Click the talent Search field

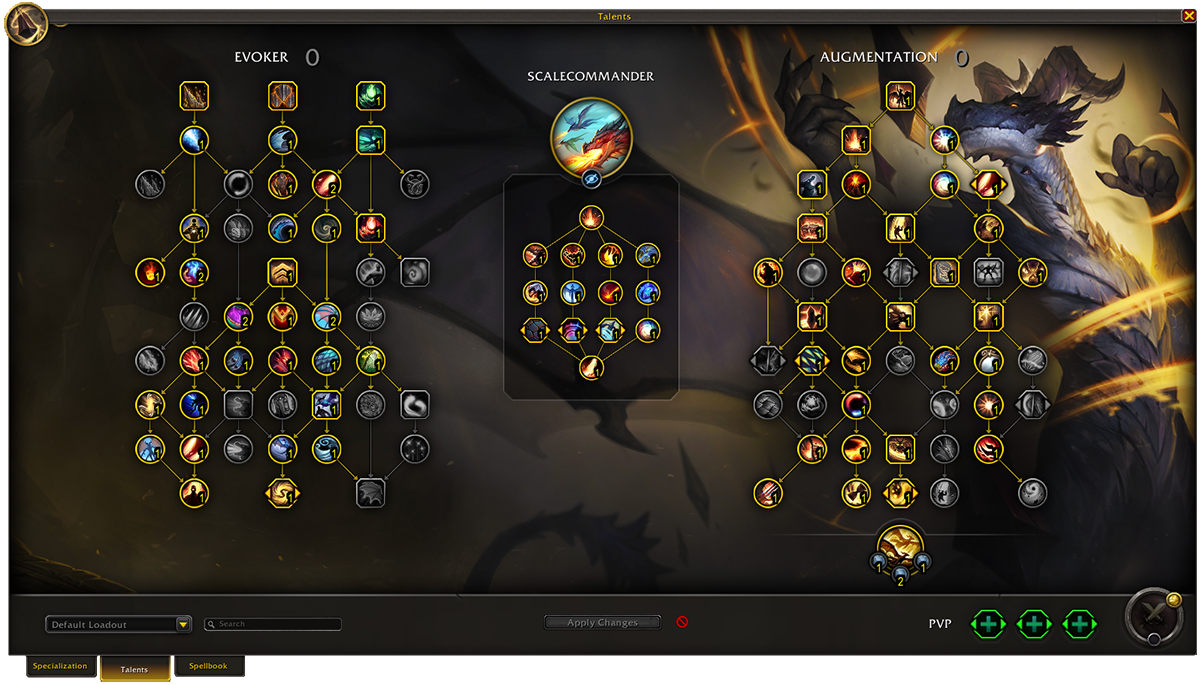tap(273, 624)
